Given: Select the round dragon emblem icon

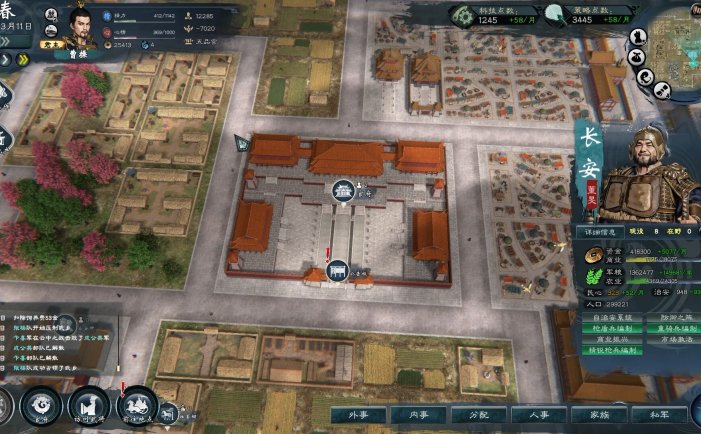Looking at the screenshot, I should [x=42, y=406].
